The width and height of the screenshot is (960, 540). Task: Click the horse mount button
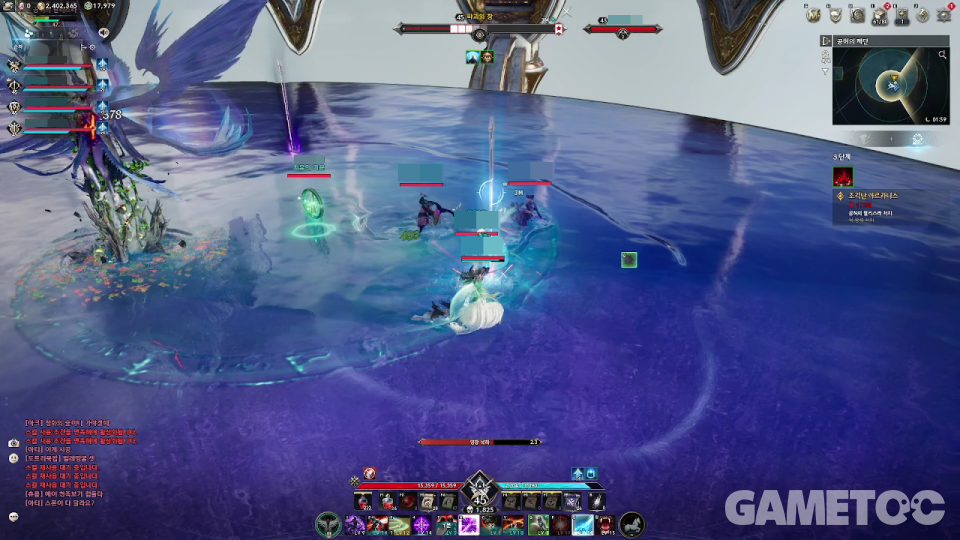click(x=631, y=524)
